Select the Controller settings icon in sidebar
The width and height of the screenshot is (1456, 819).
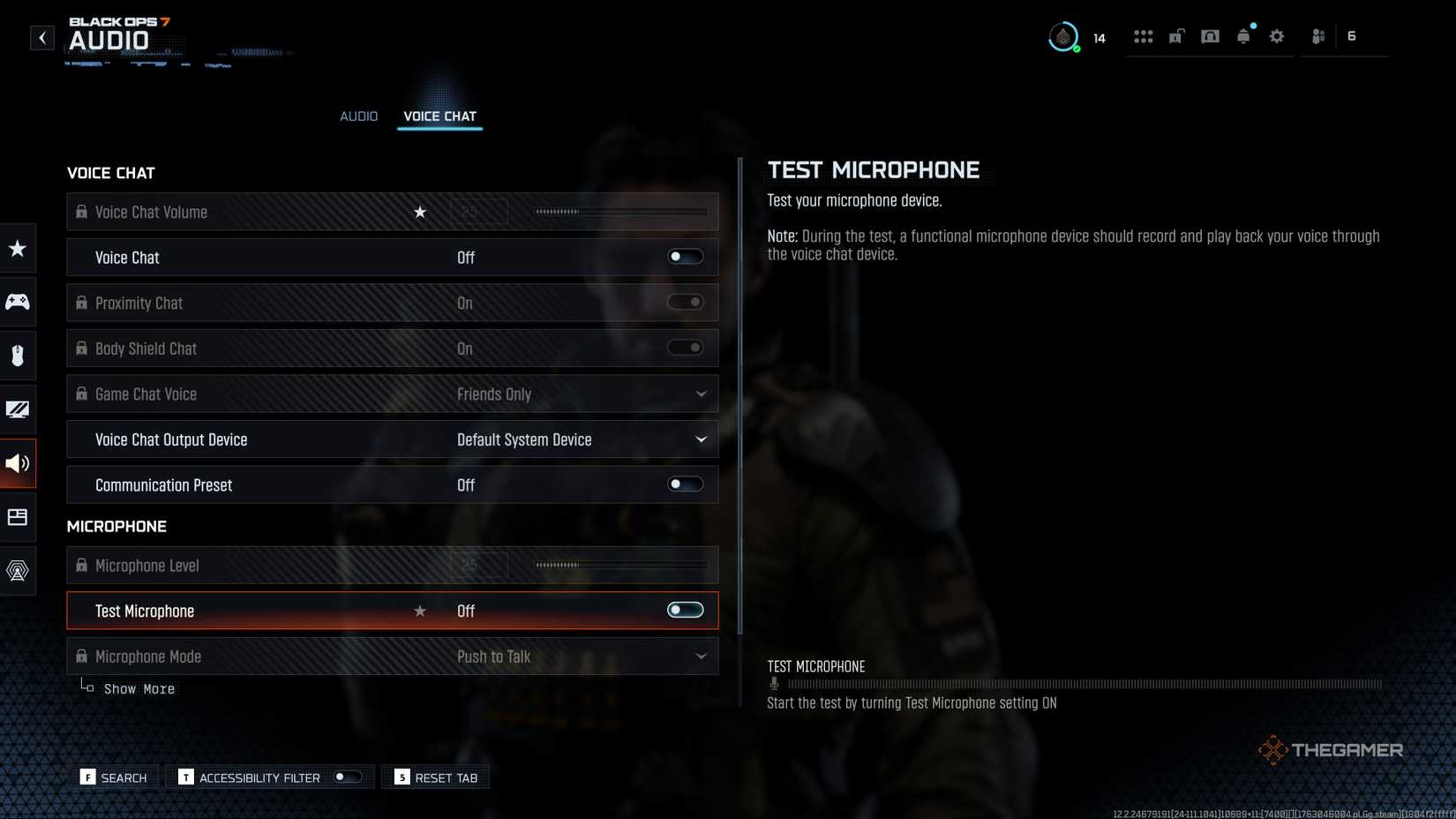(18, 301)
